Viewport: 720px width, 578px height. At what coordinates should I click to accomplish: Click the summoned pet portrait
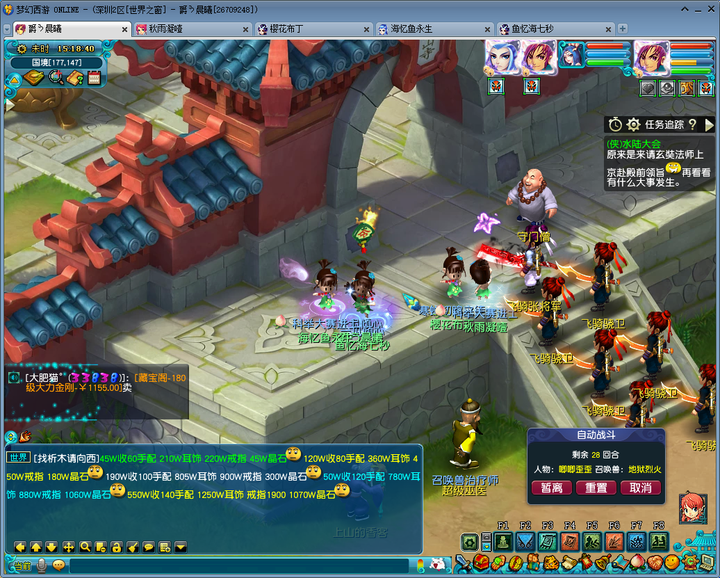point(573,57)
